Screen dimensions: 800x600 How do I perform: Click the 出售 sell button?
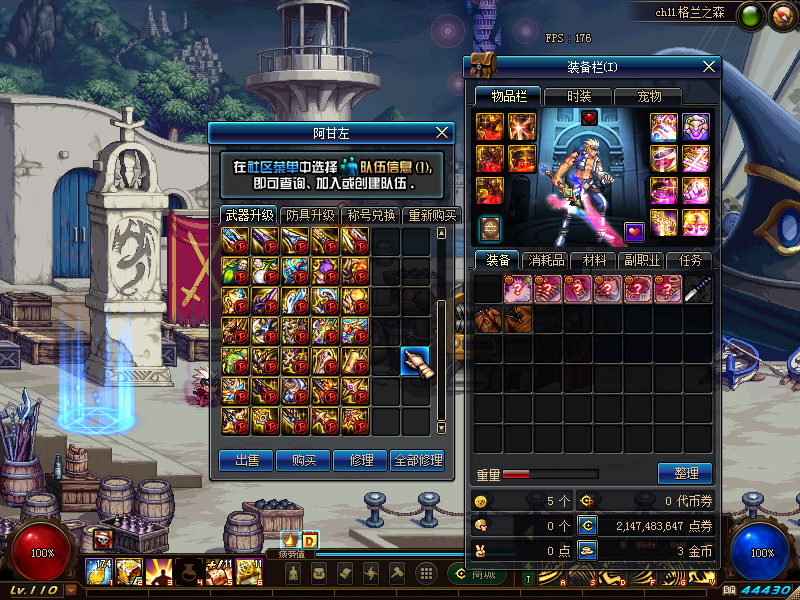pos(246,460)
